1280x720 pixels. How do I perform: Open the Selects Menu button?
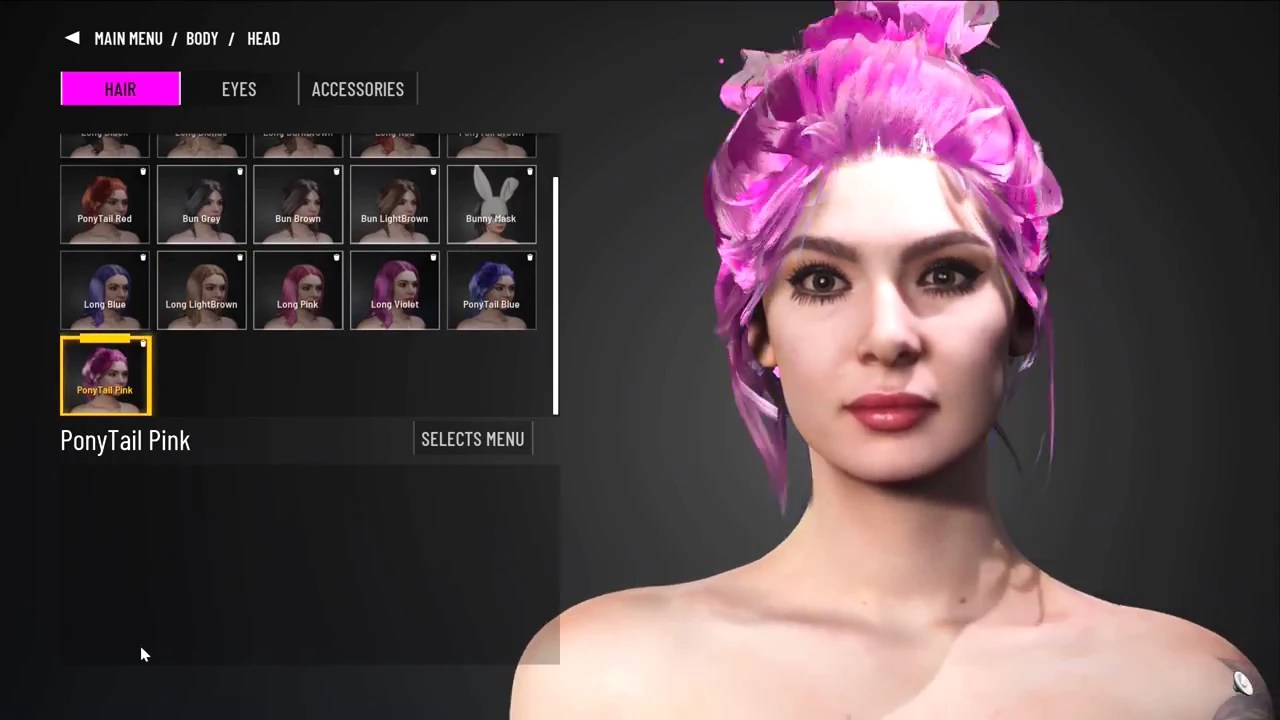[x=473, y=439]
